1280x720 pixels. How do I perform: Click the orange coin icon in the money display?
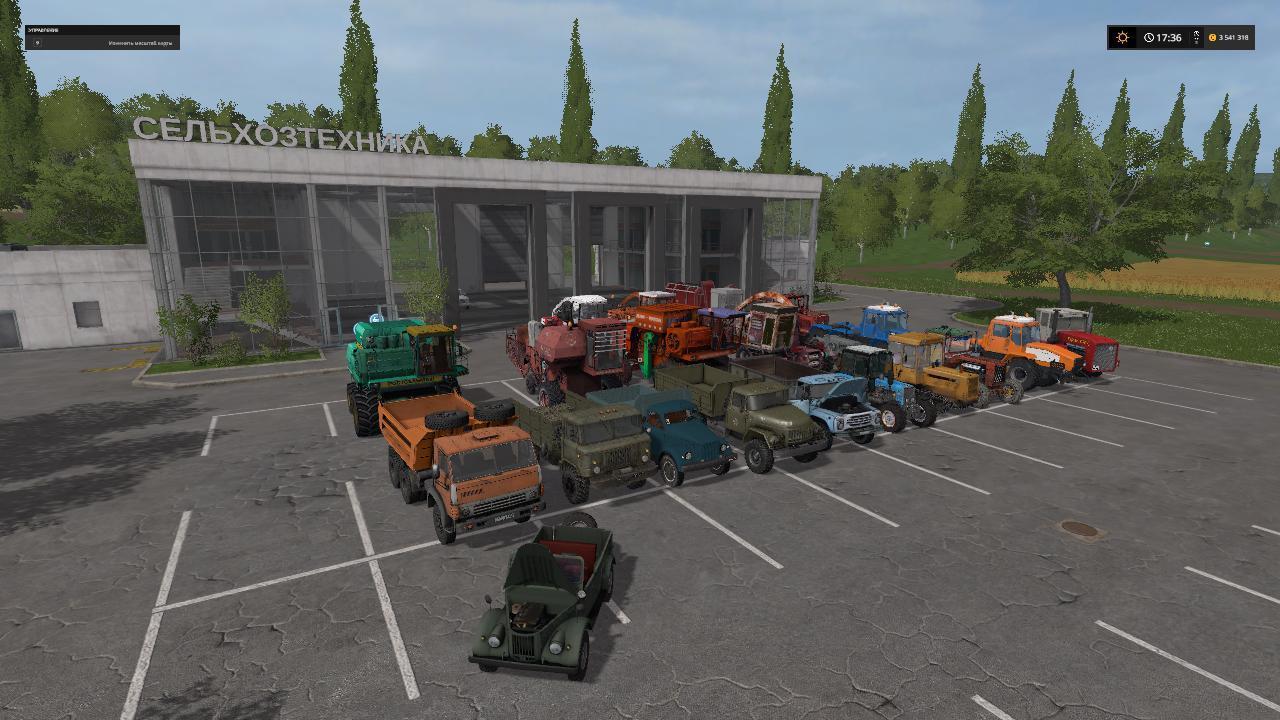tap(1212, 37)
